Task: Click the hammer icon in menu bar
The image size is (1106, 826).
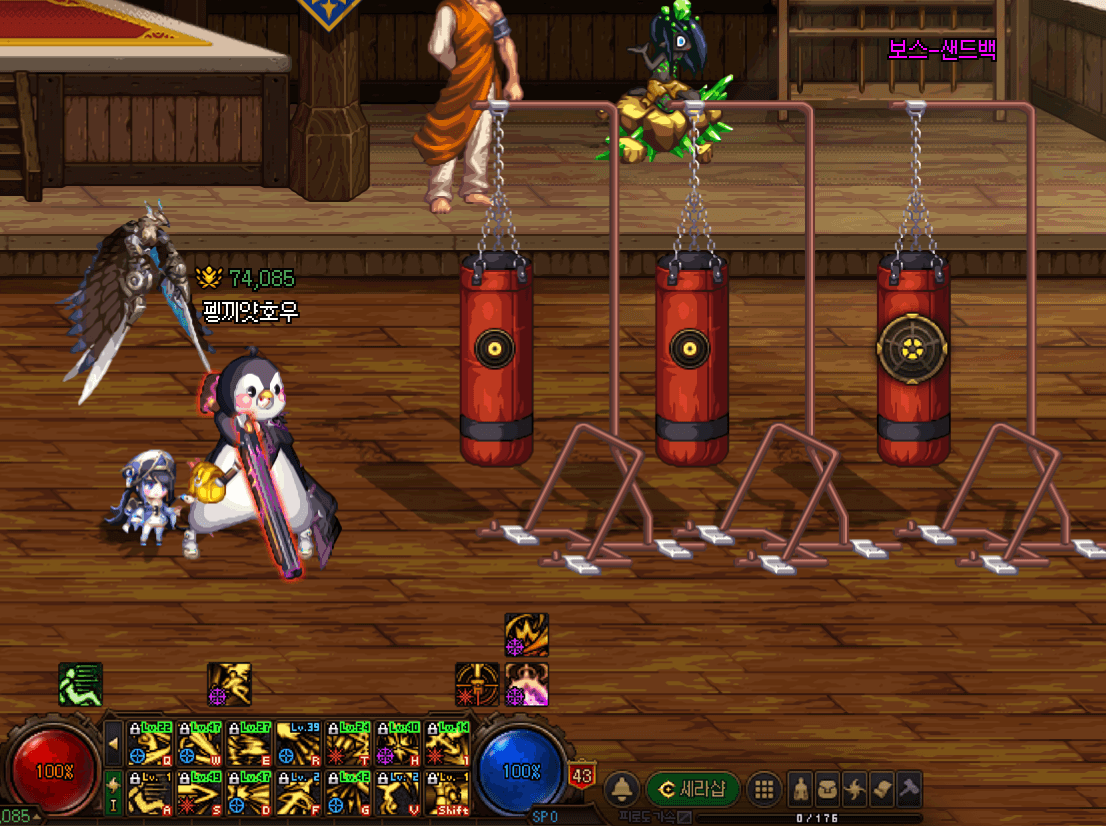Action: (x=908, y=789)
